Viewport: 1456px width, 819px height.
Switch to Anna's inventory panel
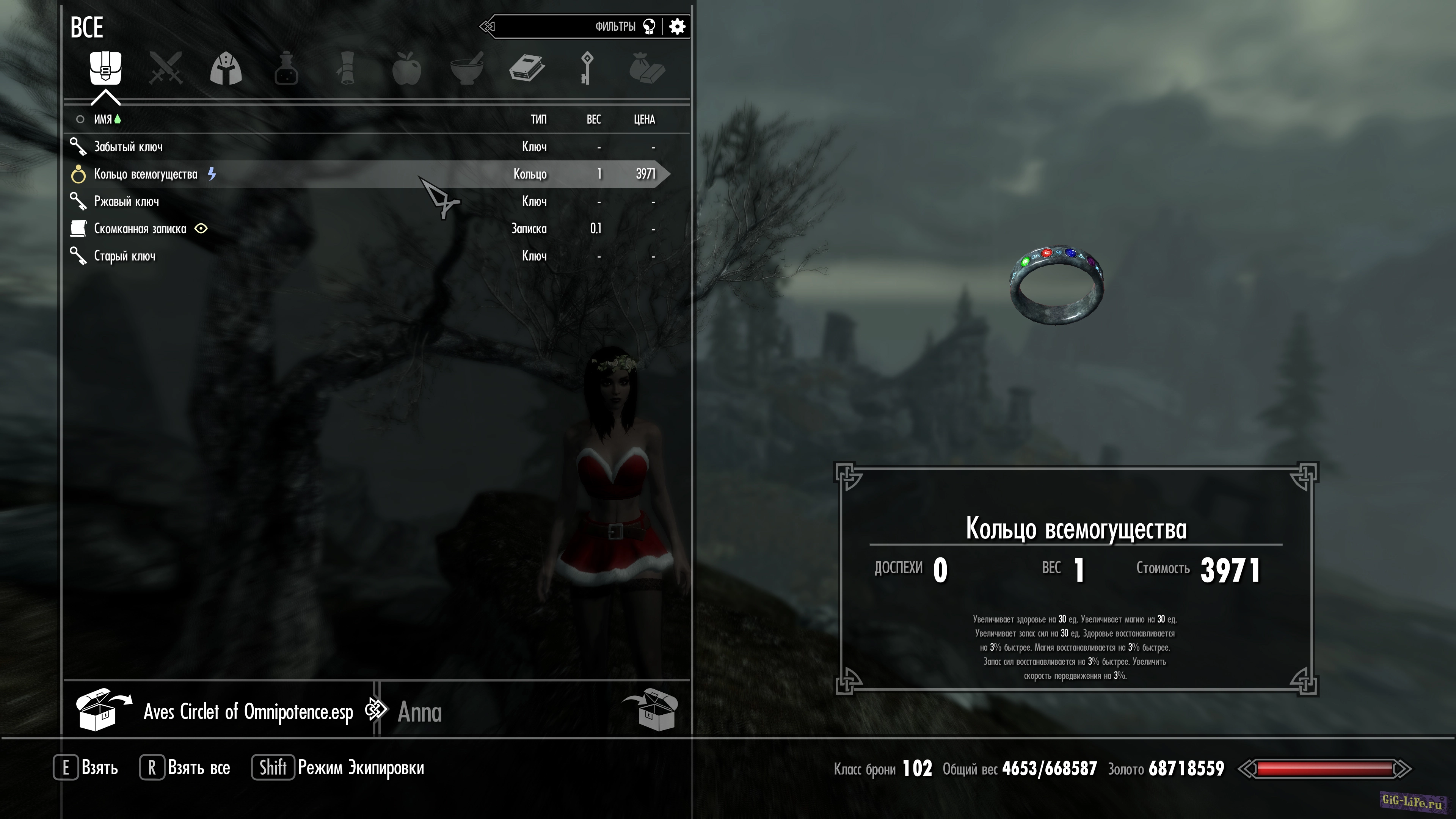click(x=419, y=712)
